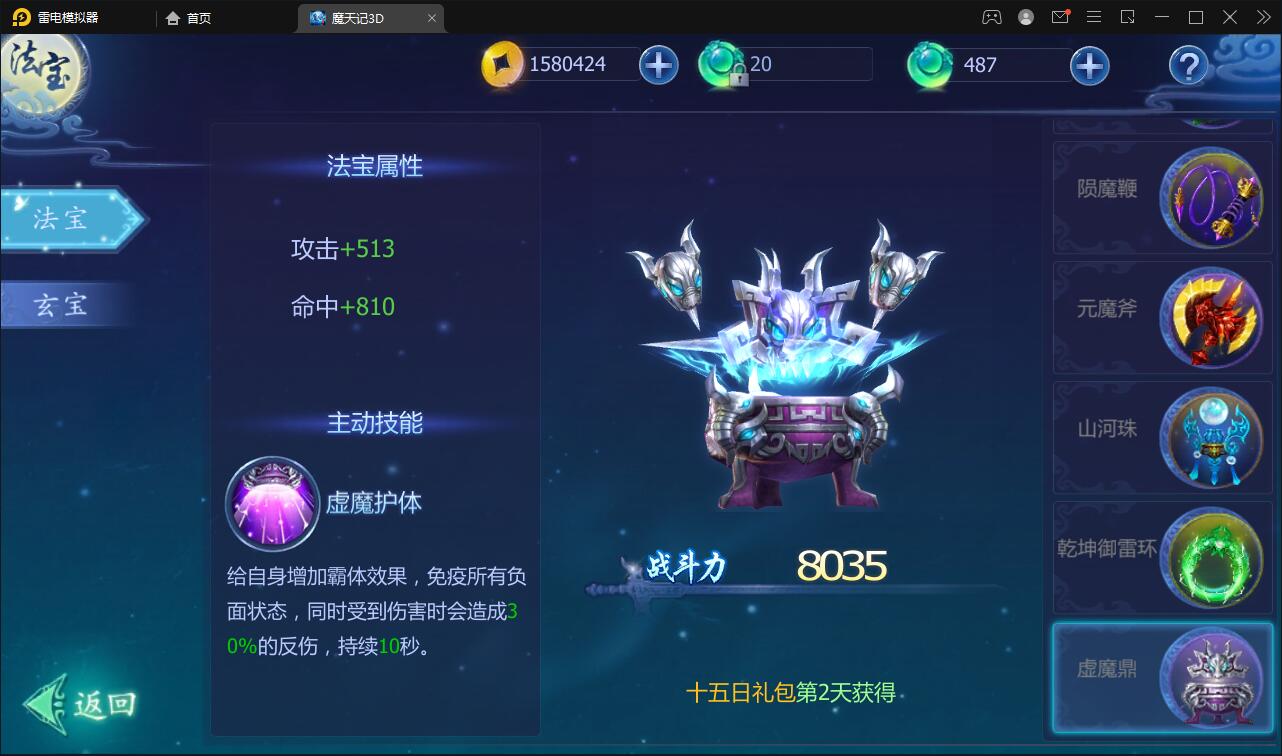Open the emulator hamburger menu
1282x756 pixels.
click(x=1094, y=17)
